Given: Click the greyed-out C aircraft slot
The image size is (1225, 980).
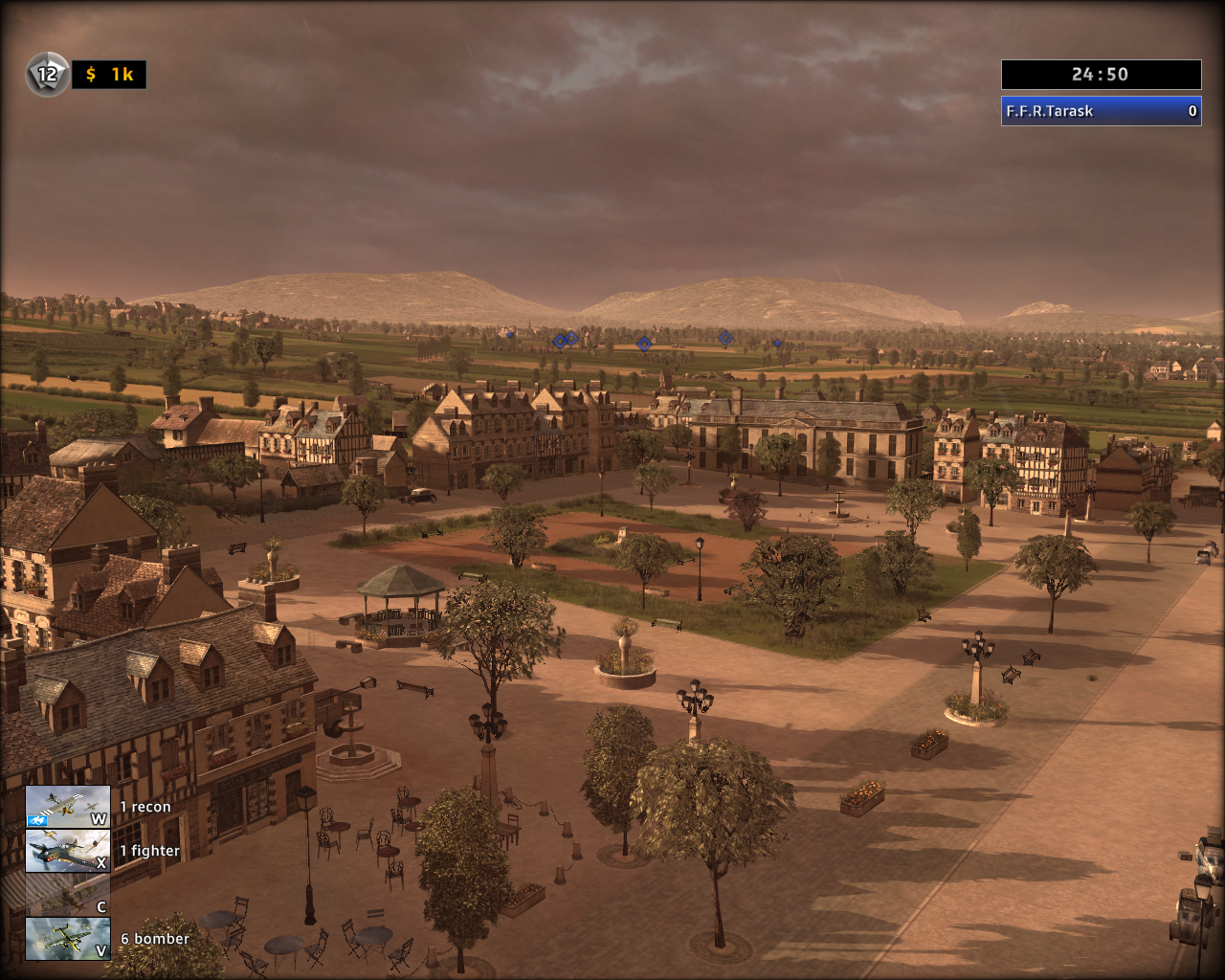Looking at the screenshot, I should 67,895.
